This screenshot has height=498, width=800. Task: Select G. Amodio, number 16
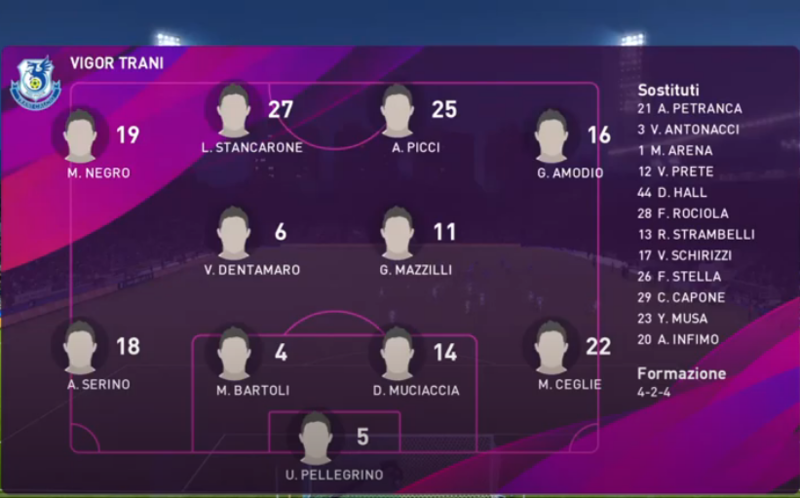point(551,137)
